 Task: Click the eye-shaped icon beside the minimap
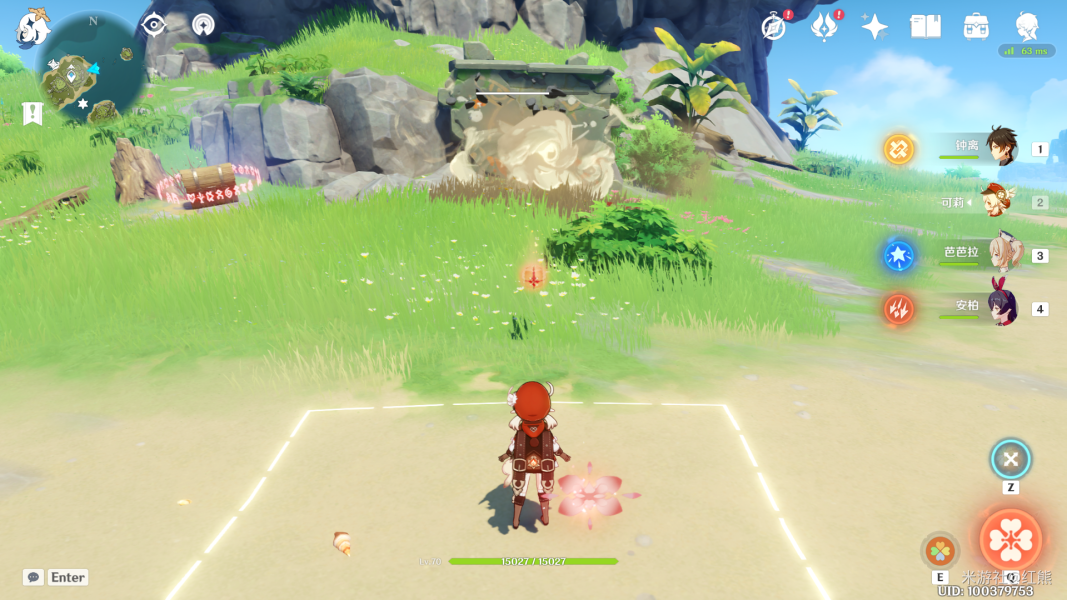pos(154,25)
